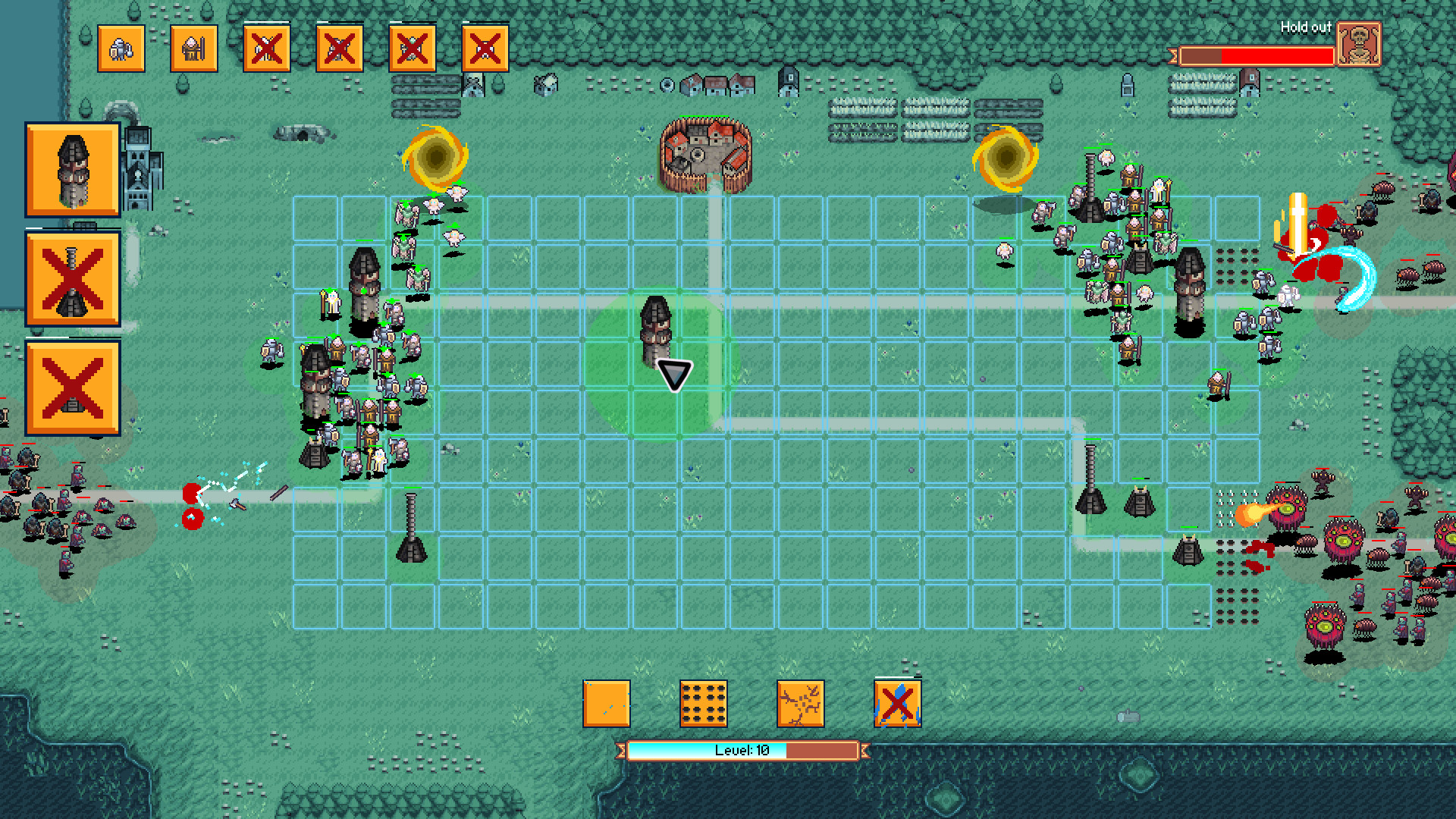This screenshot has height=819, width=1456.
Task: Click the left yellow portal swirl
Action: tap(436, 155)
